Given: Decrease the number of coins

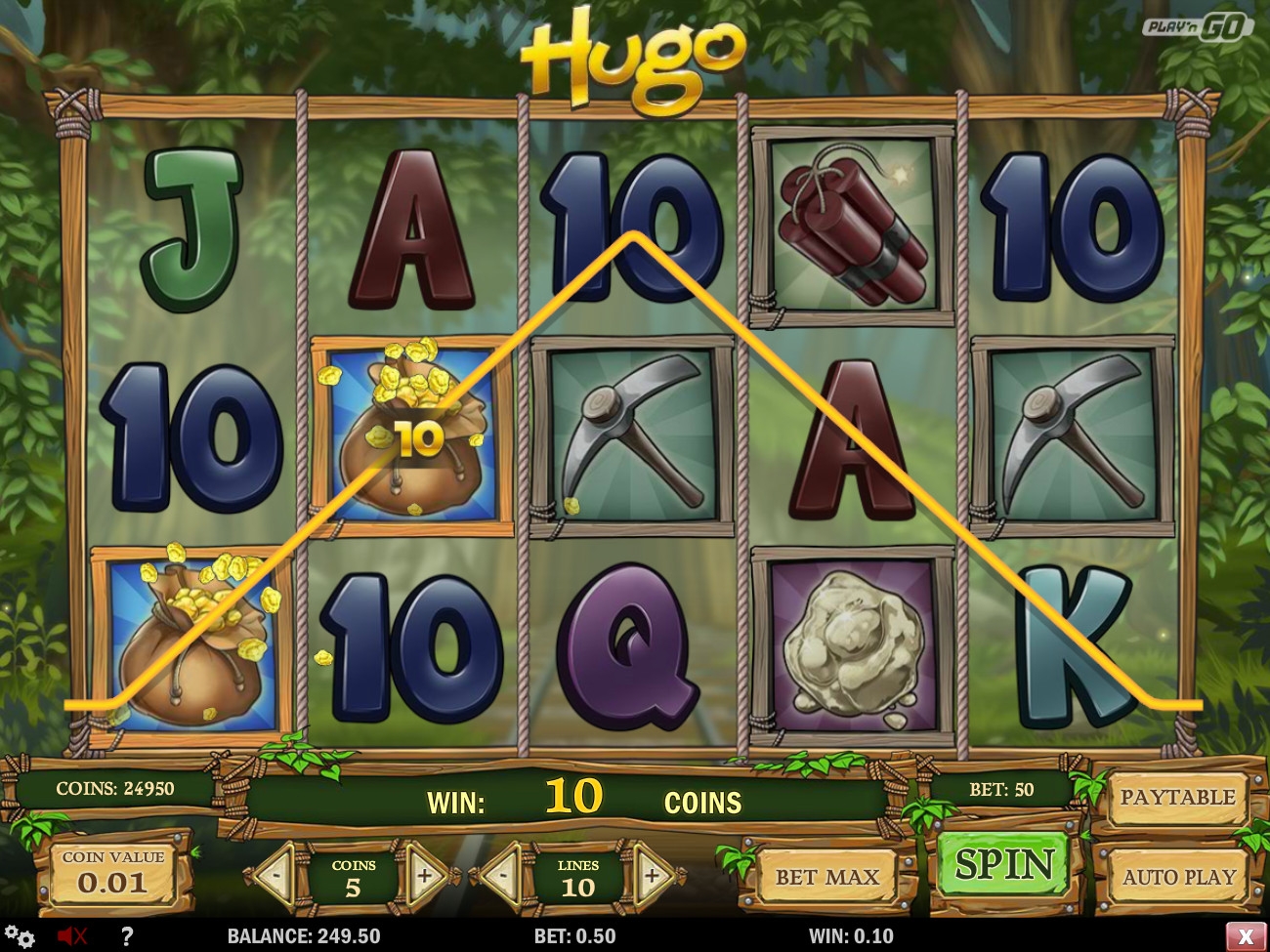Looking at the screenshot, I should (275, 876).
